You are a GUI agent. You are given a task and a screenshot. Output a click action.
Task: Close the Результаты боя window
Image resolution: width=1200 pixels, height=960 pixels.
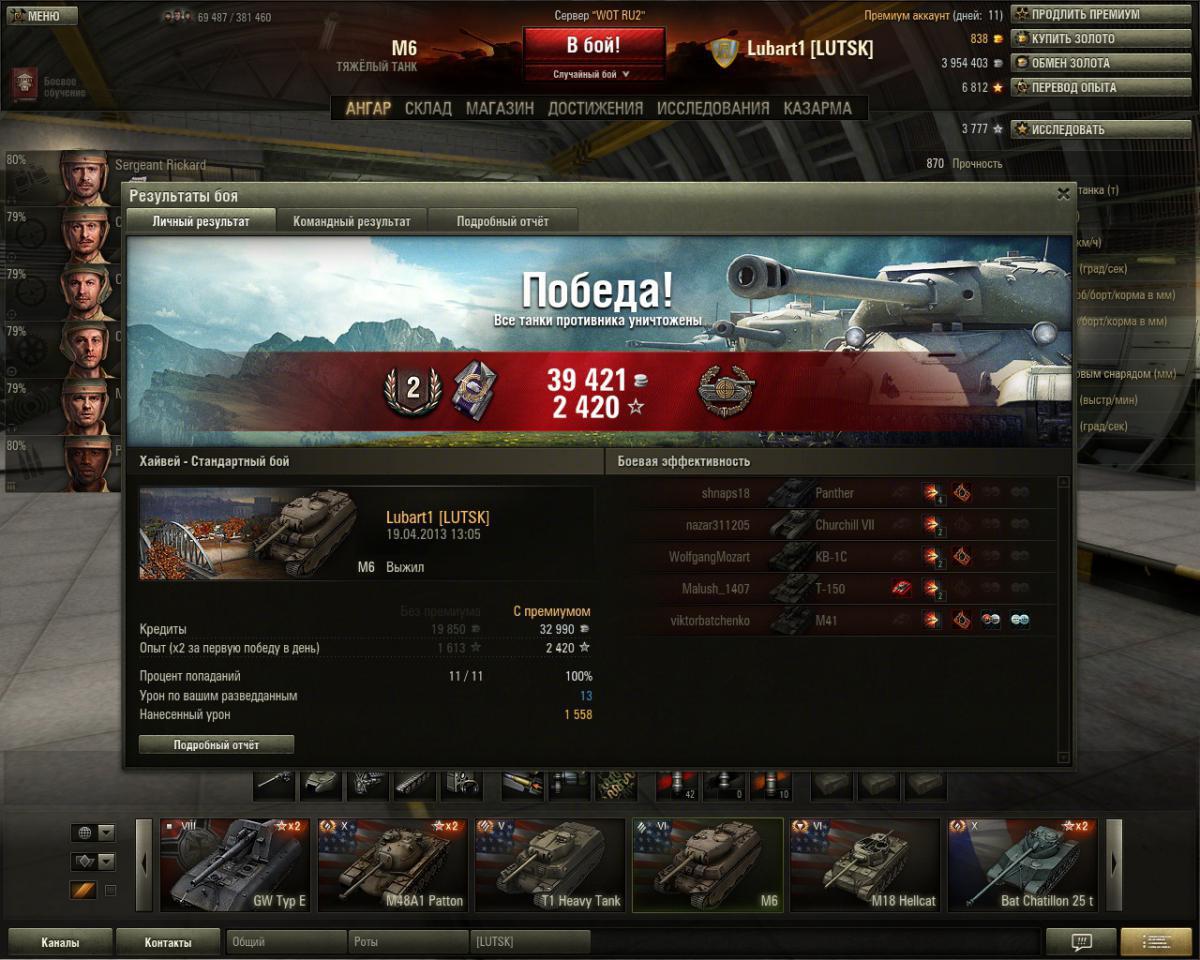[x=1063, y=195]
